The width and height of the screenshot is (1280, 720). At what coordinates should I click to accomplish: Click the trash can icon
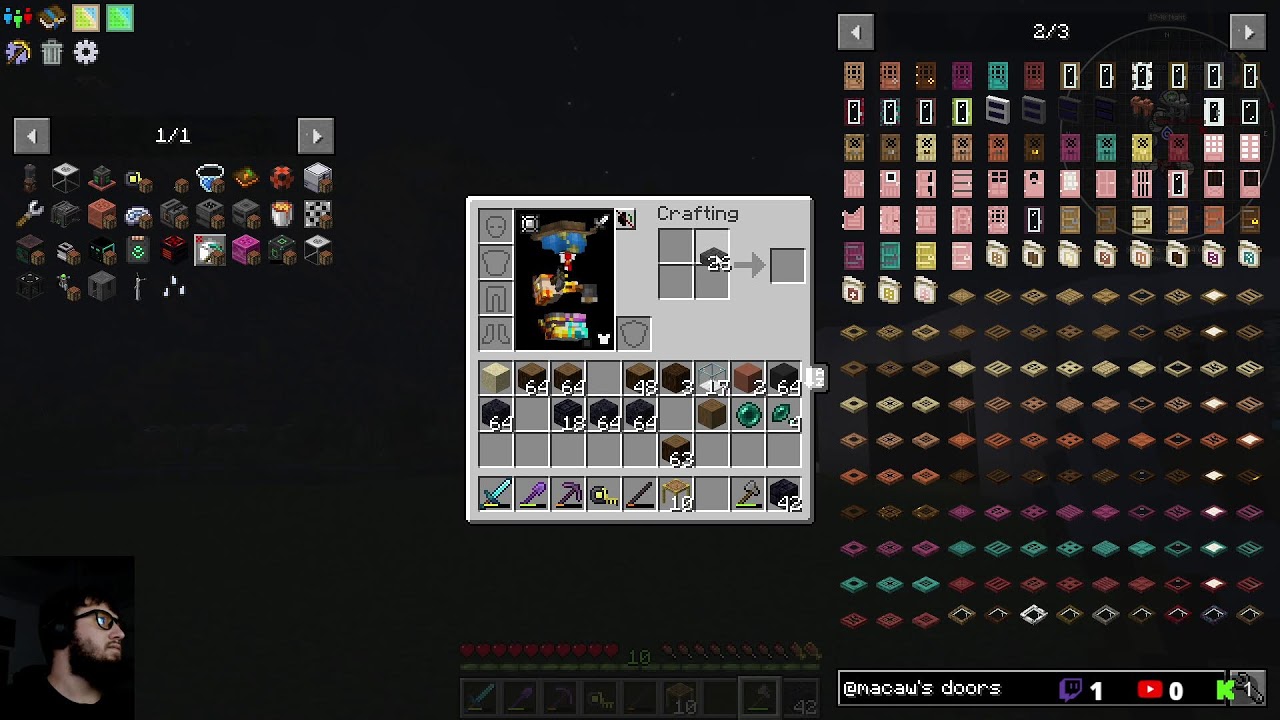[52, 52]
